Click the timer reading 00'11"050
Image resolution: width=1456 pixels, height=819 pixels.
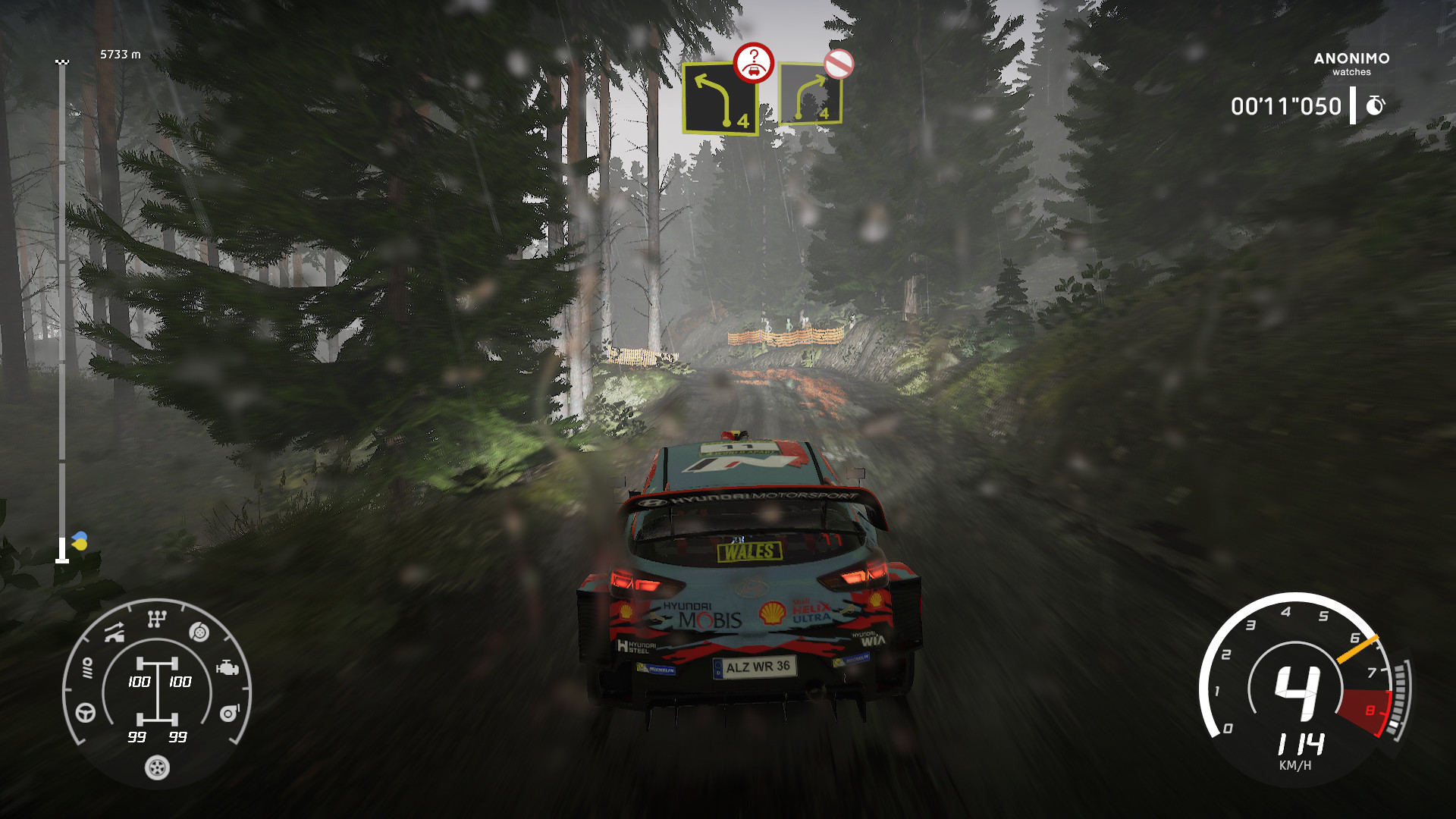pos(1286,106)
